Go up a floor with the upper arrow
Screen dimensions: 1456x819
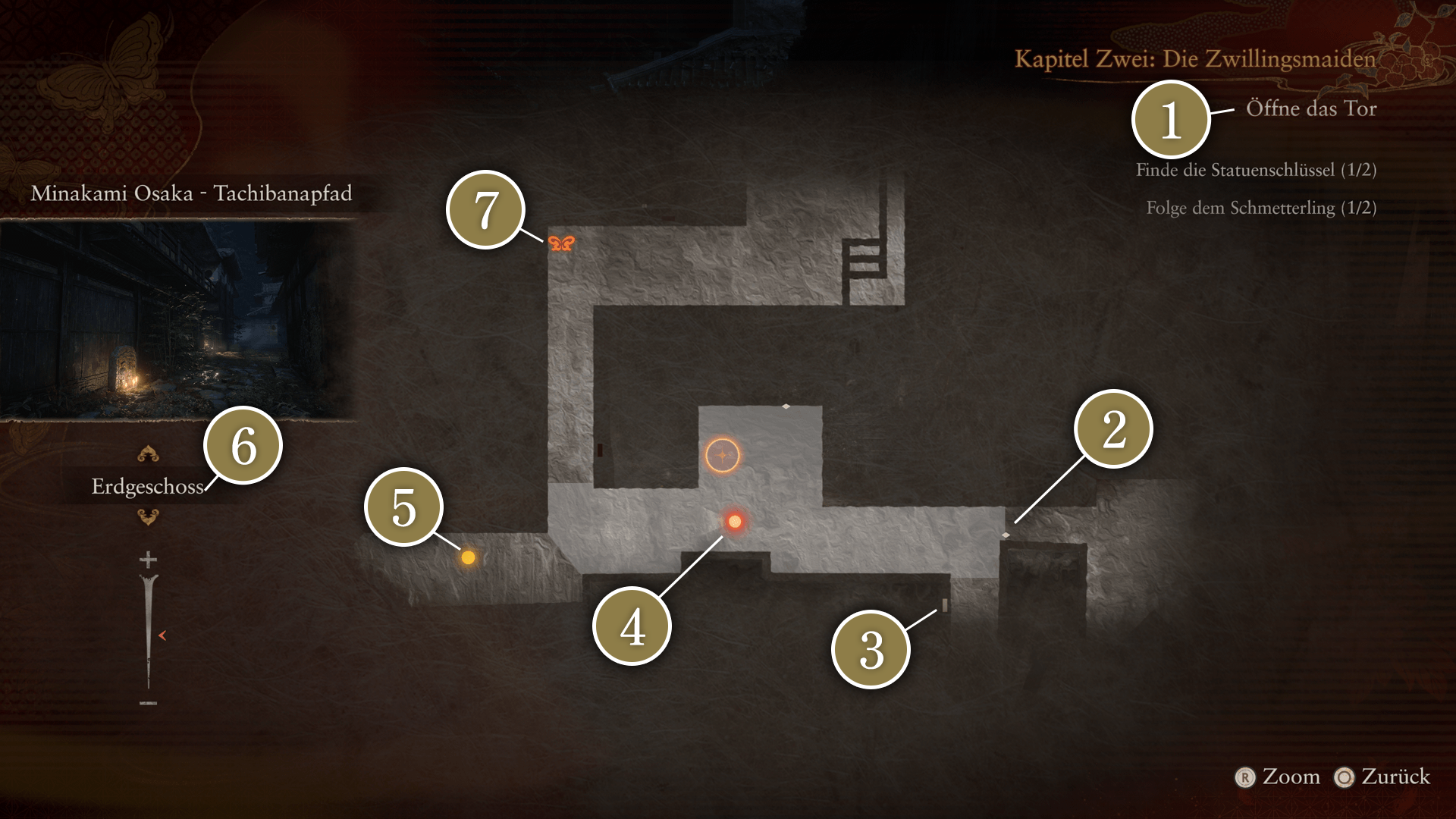(x=148, y=454)
